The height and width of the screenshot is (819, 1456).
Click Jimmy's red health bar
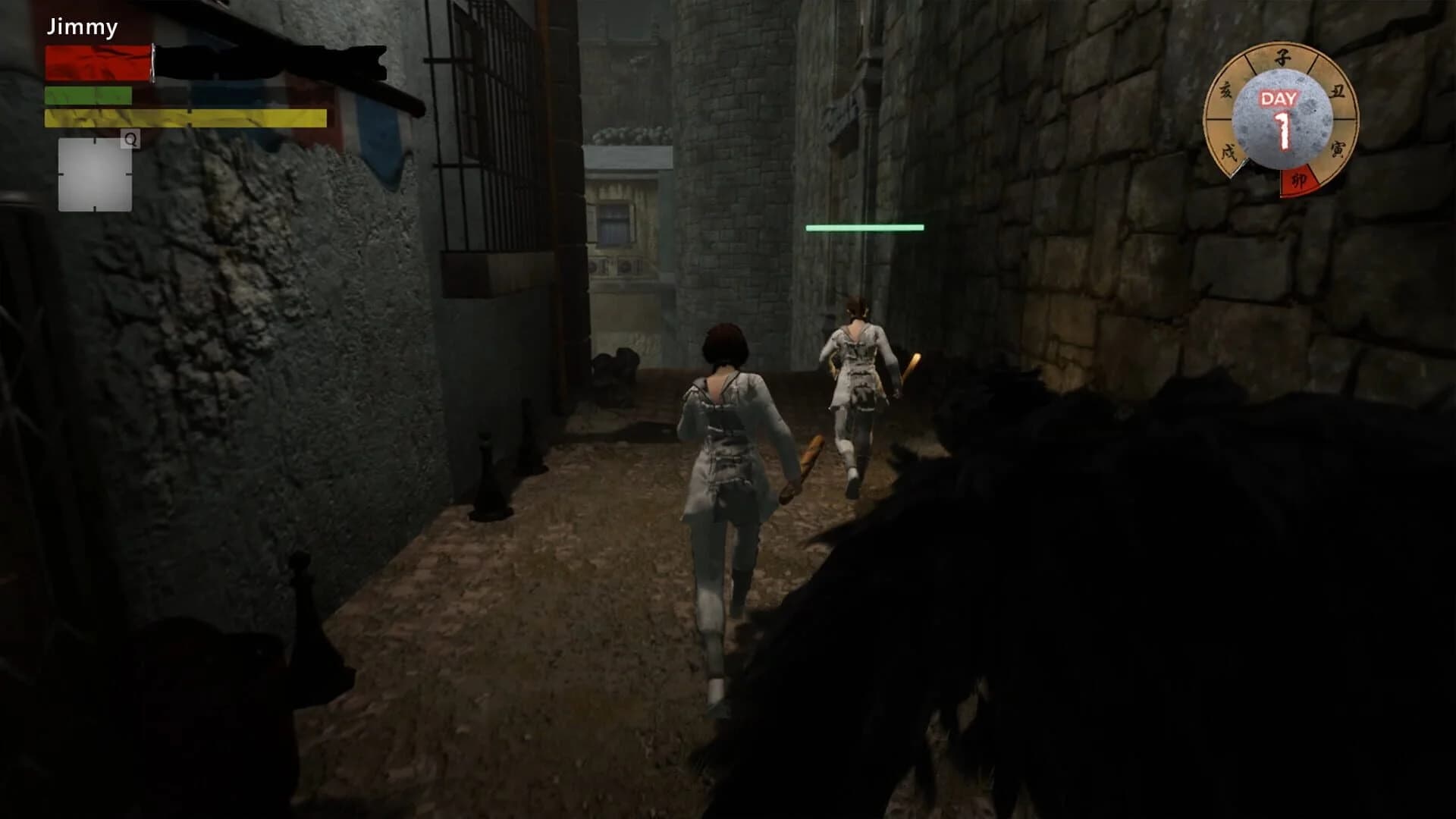pos(97,62)
